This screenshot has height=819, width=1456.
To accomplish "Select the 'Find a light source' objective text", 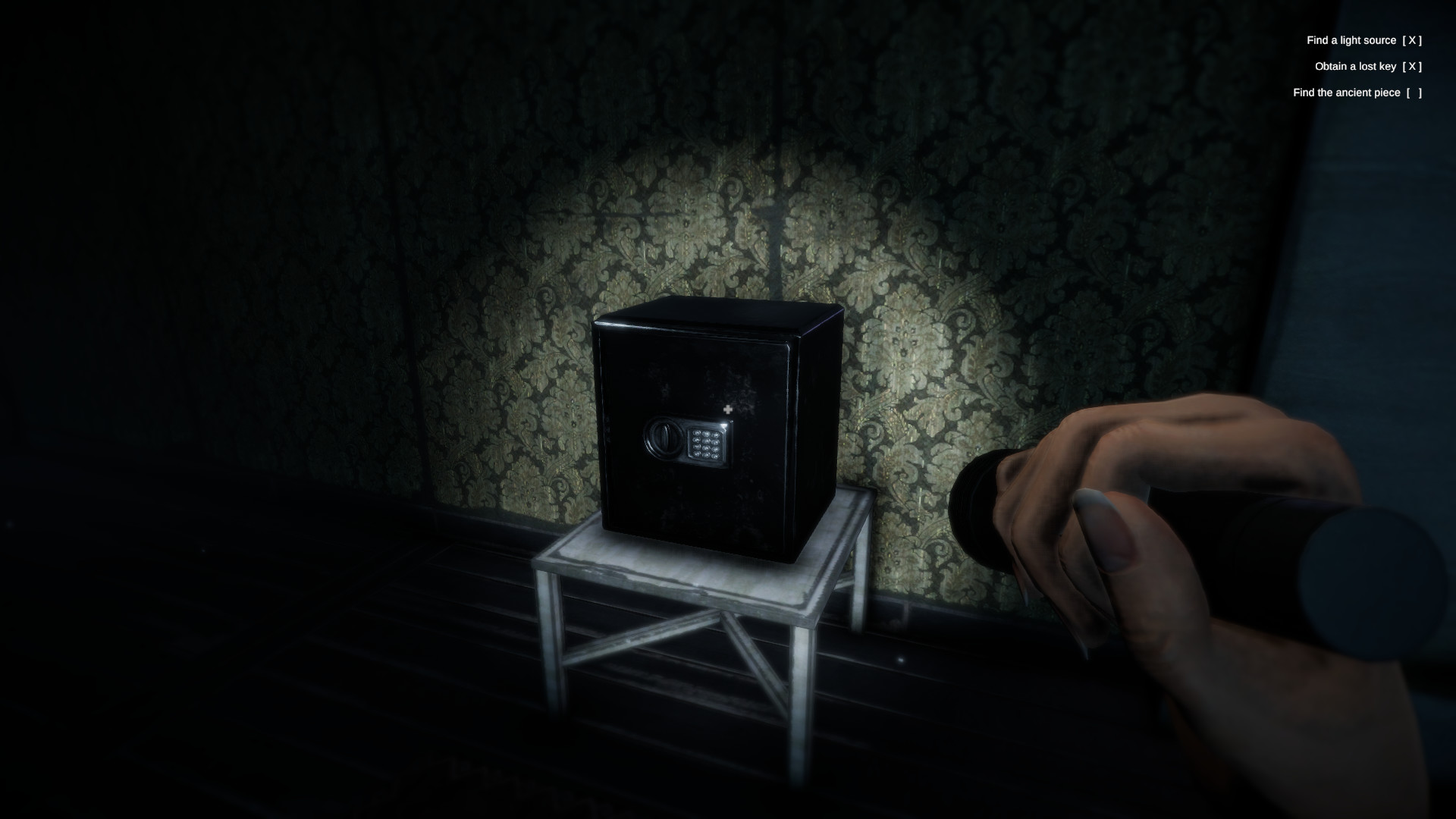I will point(1350,40).
